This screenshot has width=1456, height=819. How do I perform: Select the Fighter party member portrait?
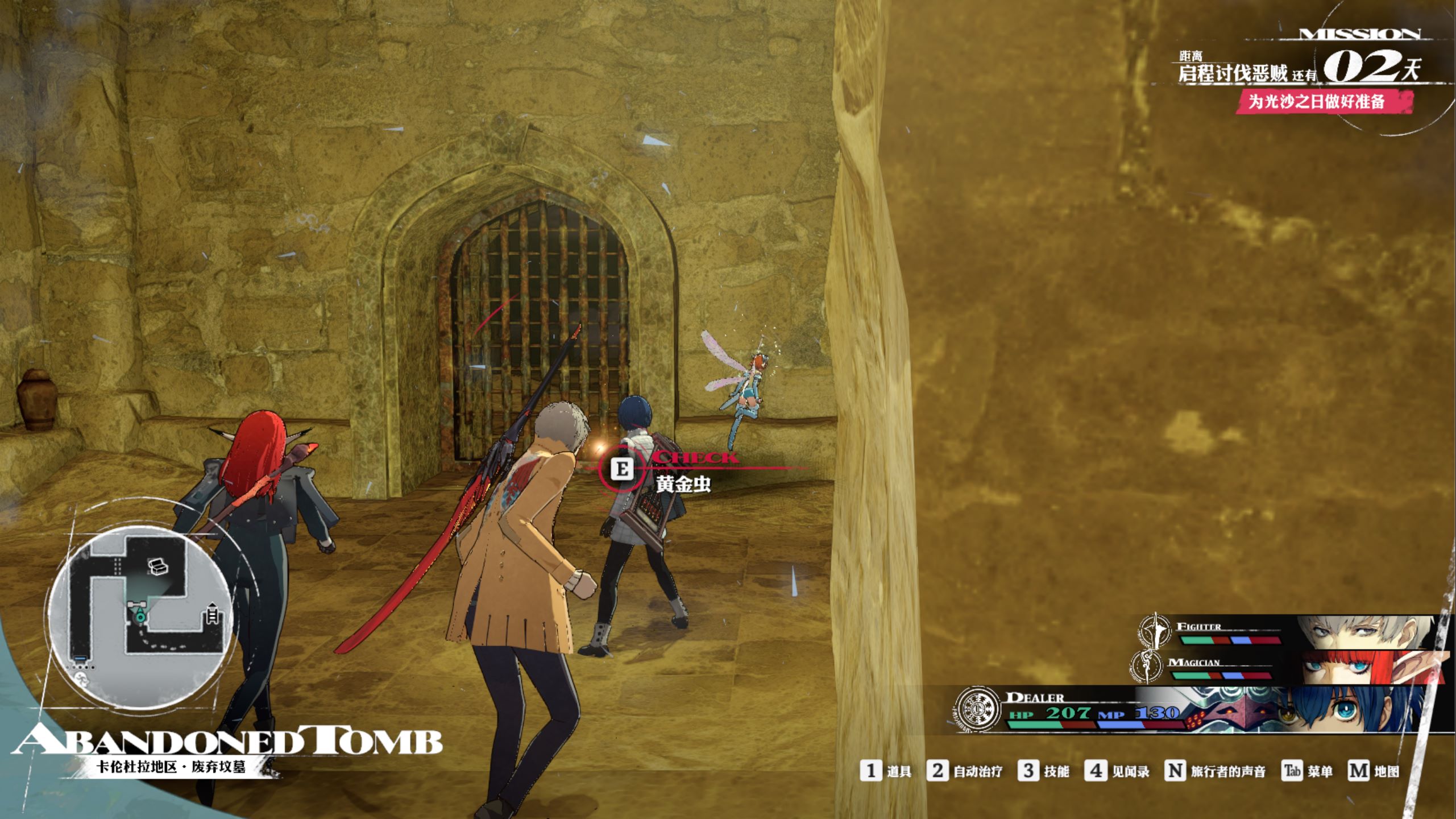point(1364,632)
